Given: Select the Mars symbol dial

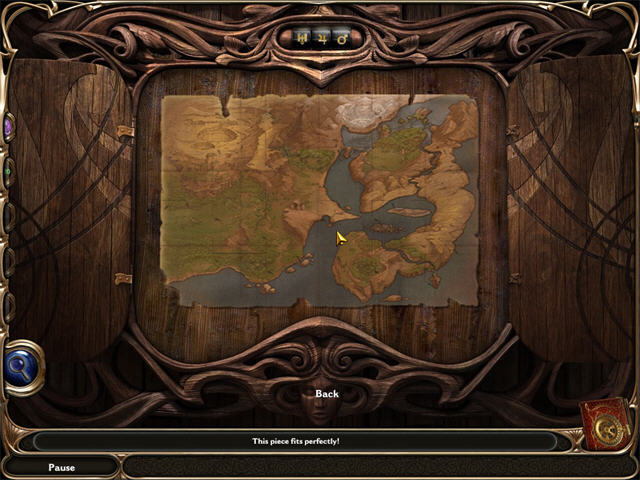Looking at the screenshot, I should (x=341, y=39).
